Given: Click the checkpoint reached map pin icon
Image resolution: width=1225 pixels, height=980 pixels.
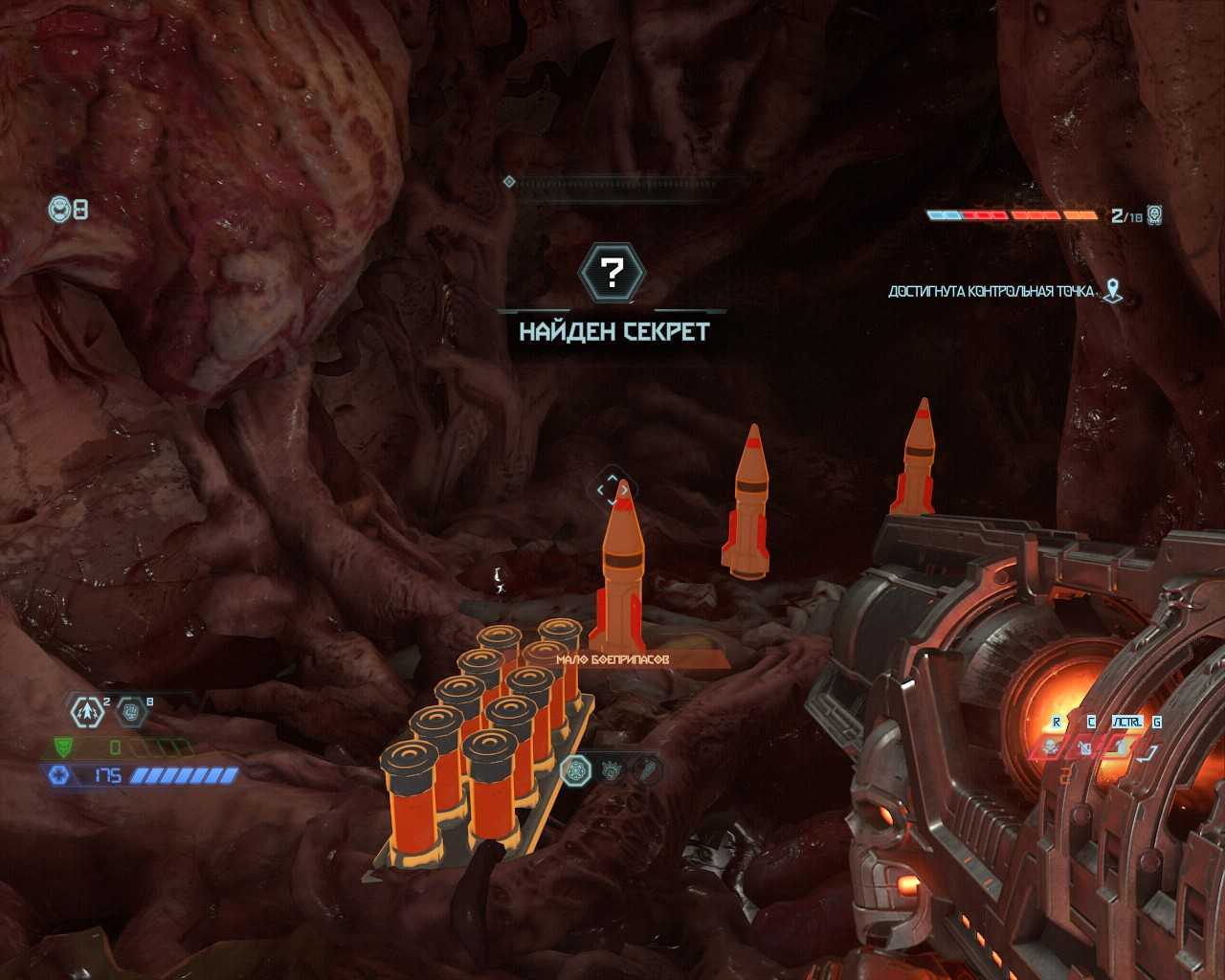Looking at the screenshot, I should coord(1112,291).
